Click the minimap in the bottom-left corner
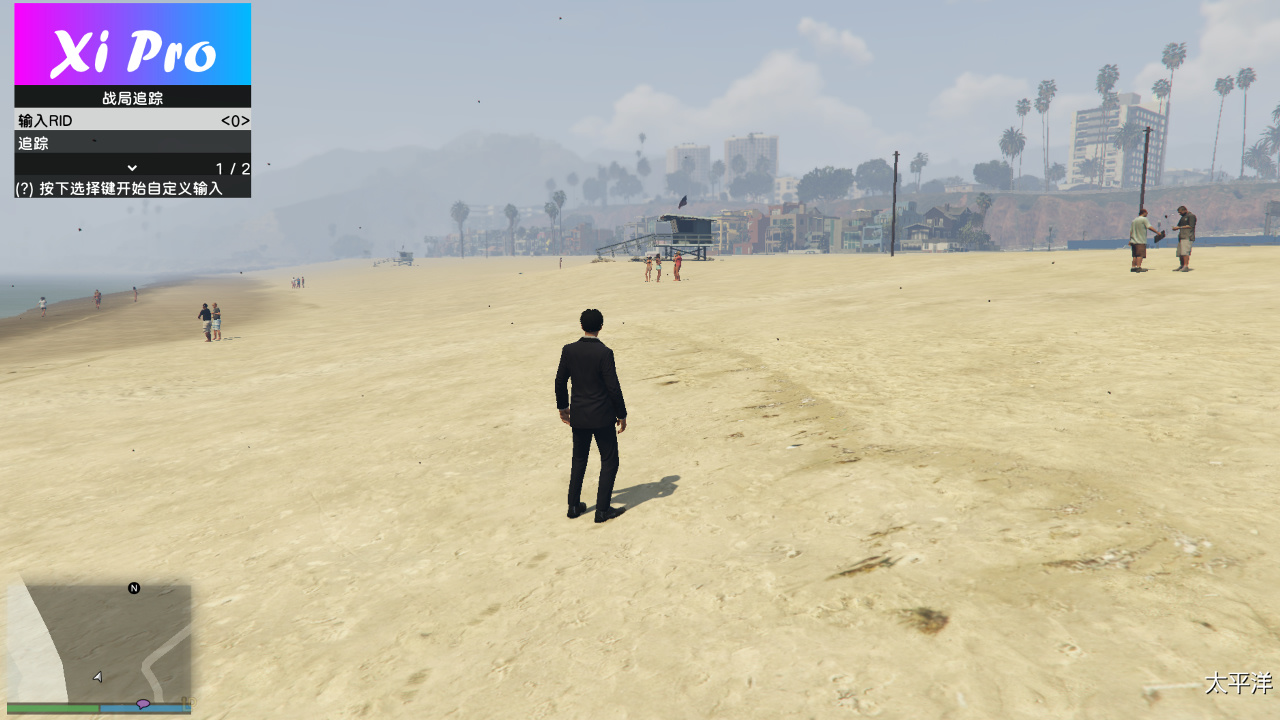The width and height of the screenshot is (1280, 720). (x=100, y=640)
